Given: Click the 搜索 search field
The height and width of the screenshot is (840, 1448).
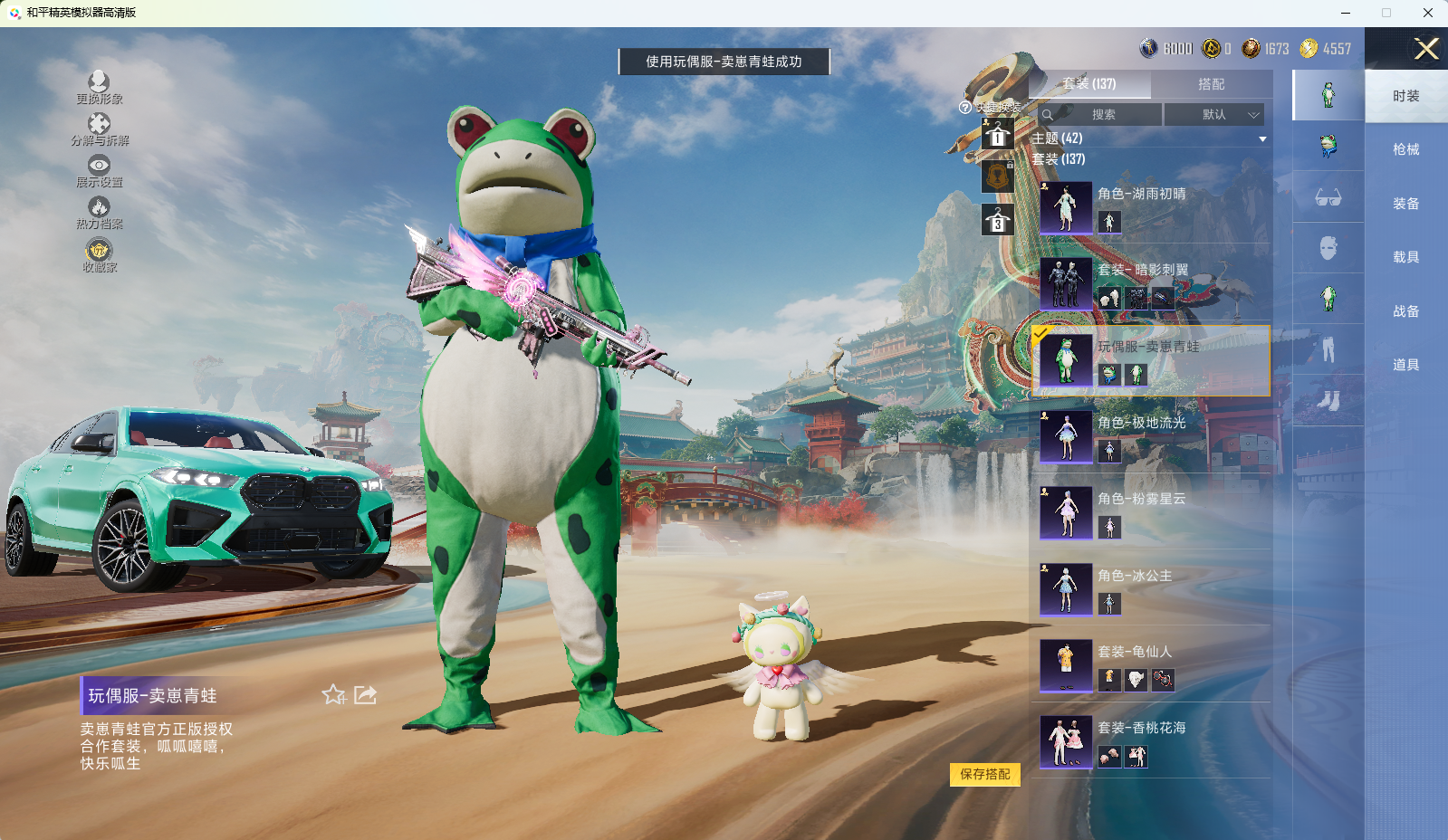Looking at the screenshot, I should (x=1101, y=115).
